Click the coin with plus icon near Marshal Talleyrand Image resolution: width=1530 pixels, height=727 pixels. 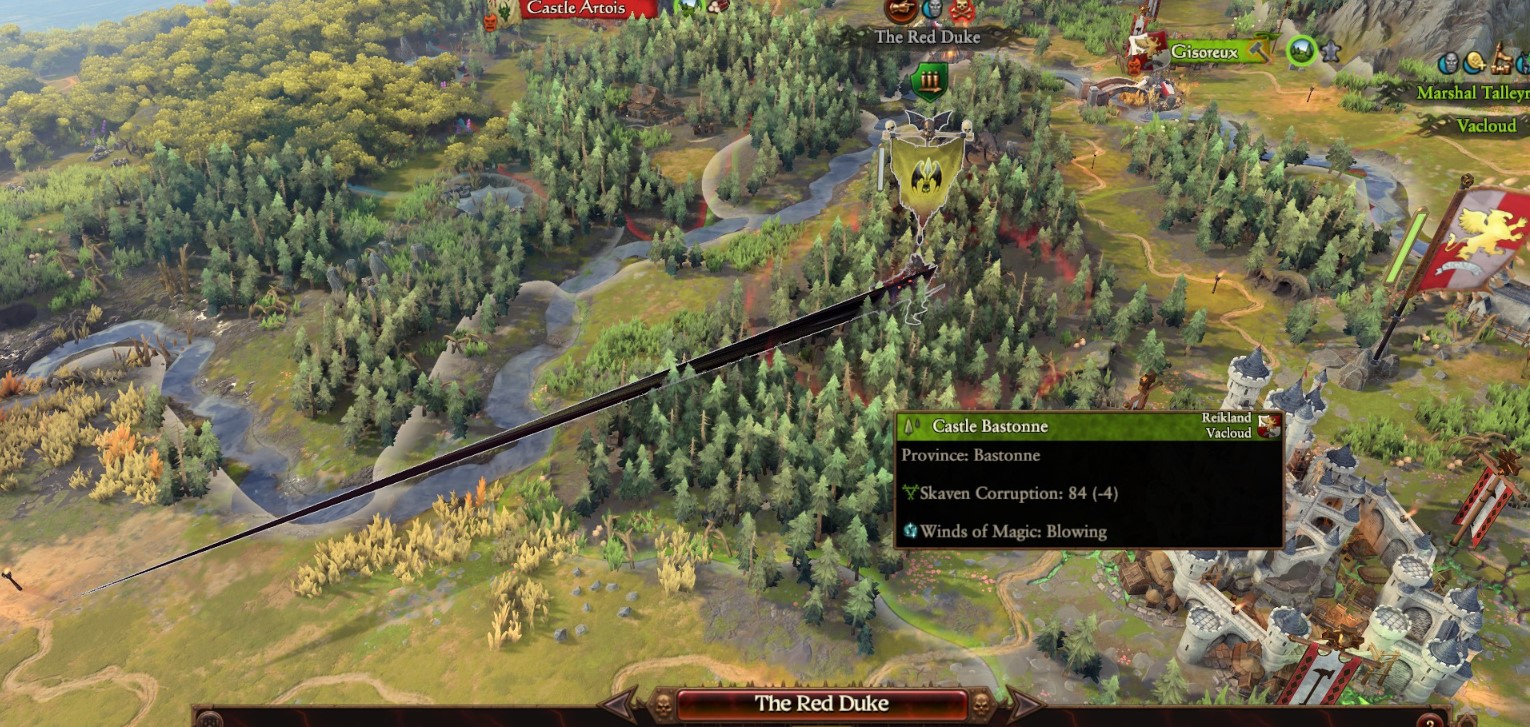point(1474,63)
